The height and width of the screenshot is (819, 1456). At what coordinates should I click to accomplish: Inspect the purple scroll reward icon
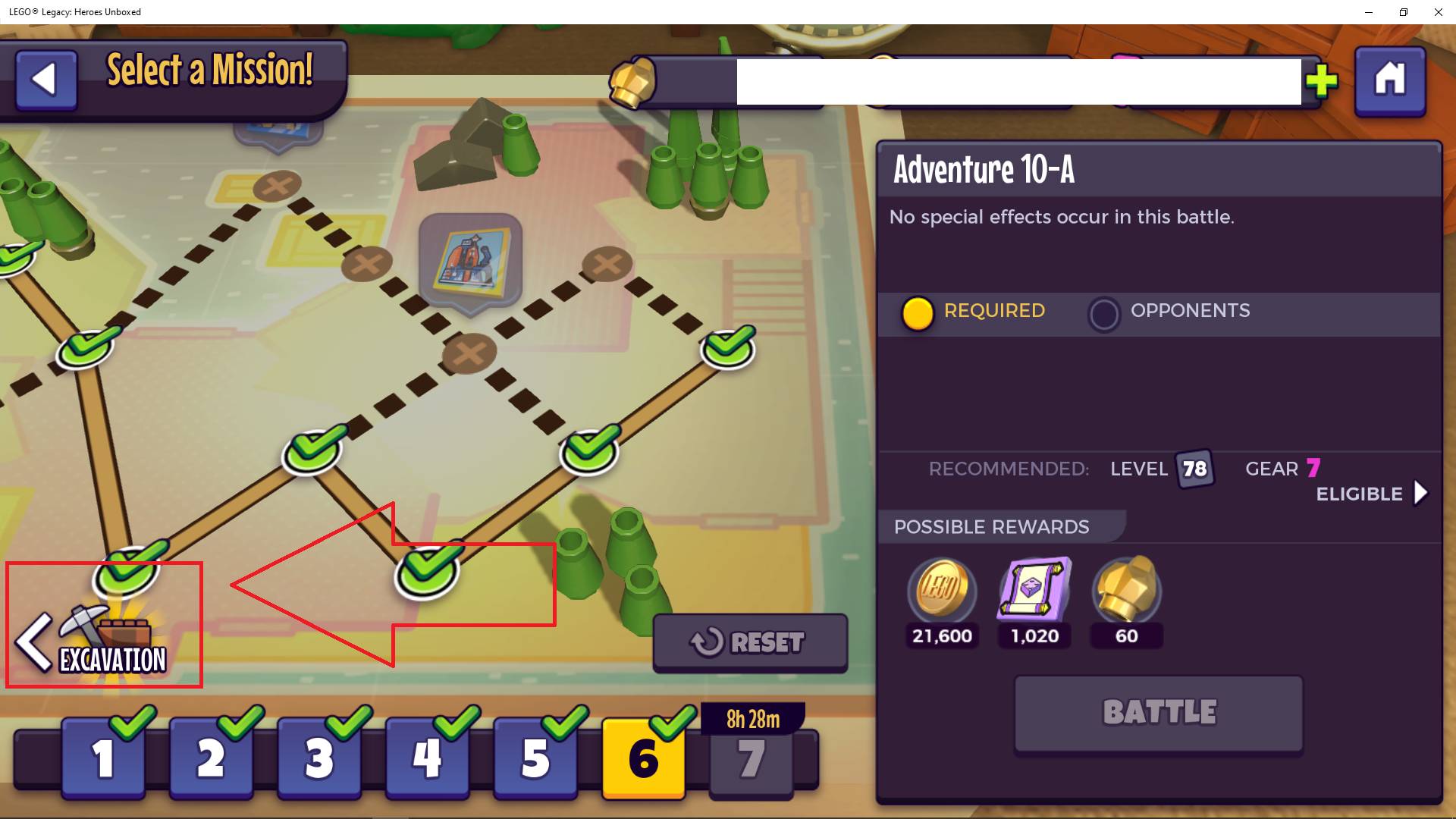tap(1034, 590)
